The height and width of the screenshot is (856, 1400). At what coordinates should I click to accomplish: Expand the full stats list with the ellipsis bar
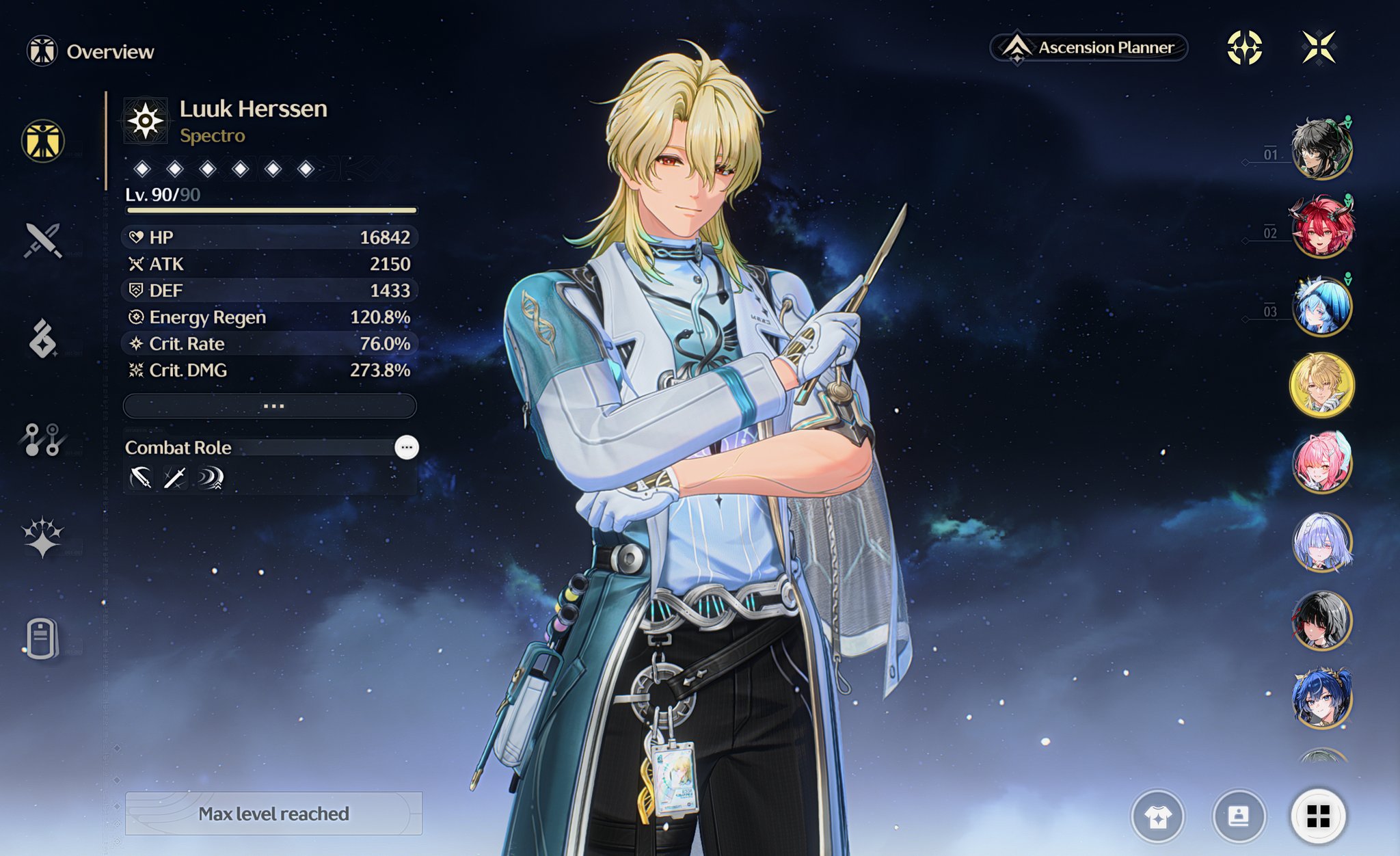(x=270, y=406)
